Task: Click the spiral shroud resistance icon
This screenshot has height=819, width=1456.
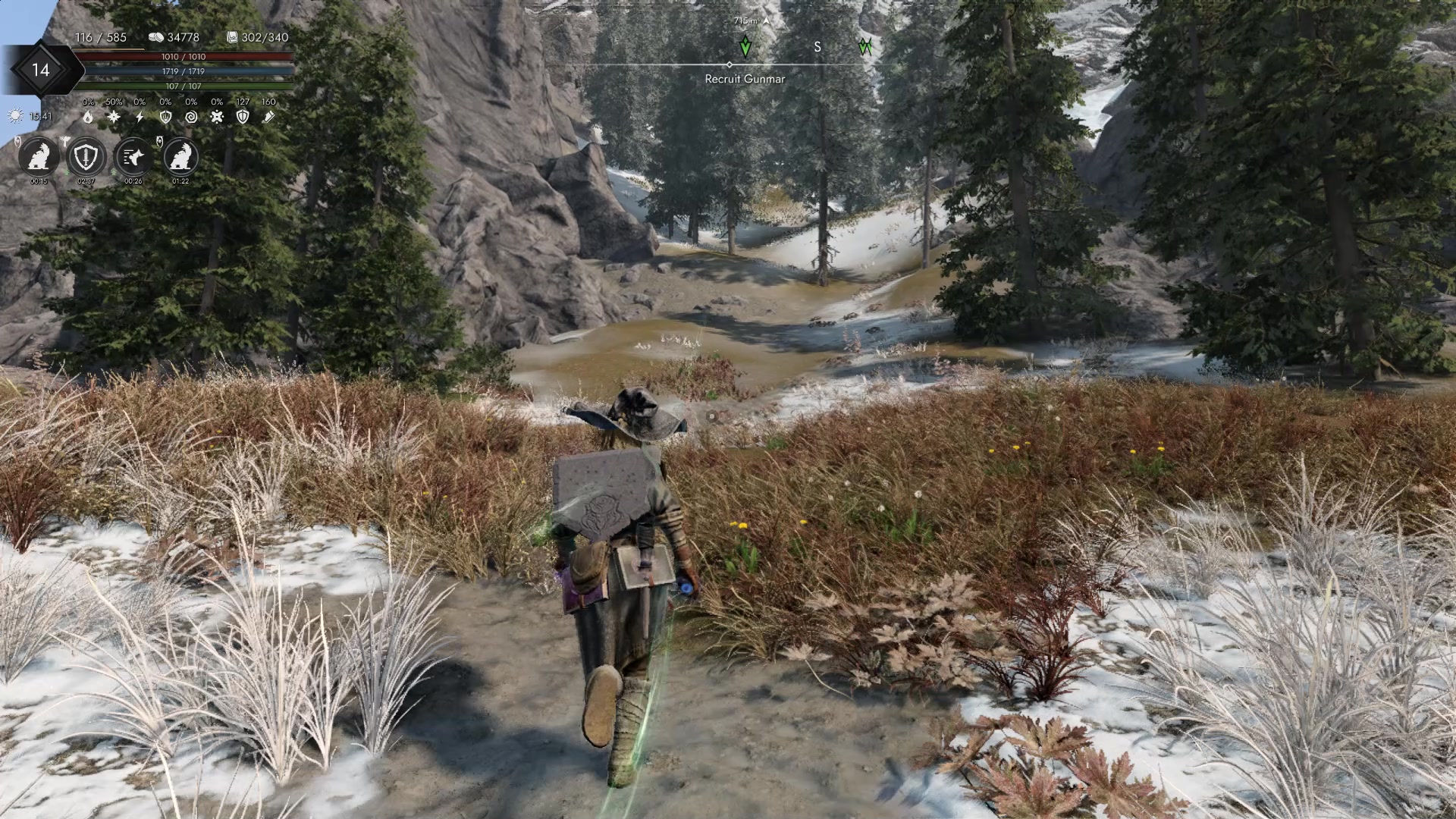Action: coord(191,118)
